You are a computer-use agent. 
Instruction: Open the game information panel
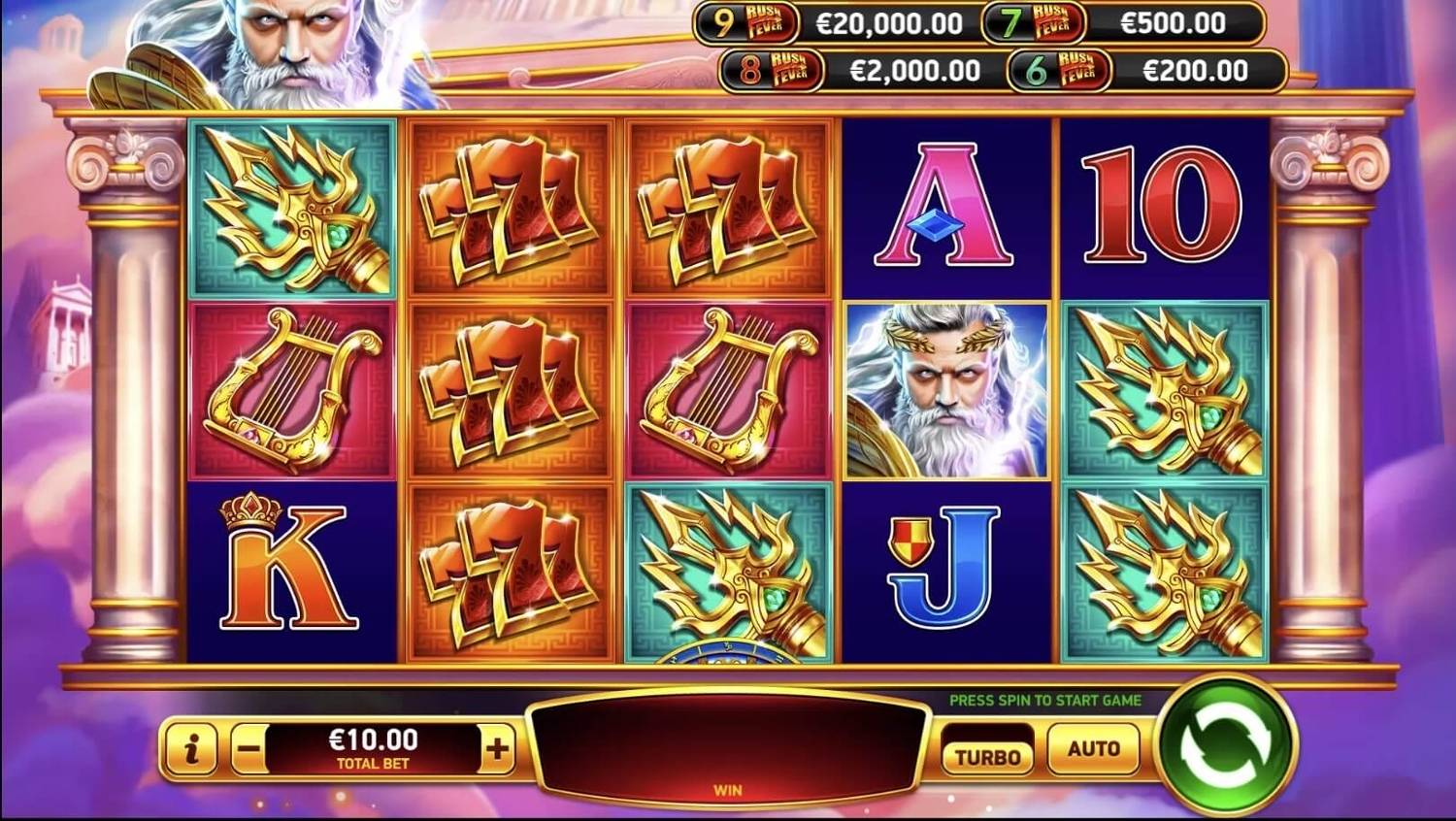pos(190,748)
